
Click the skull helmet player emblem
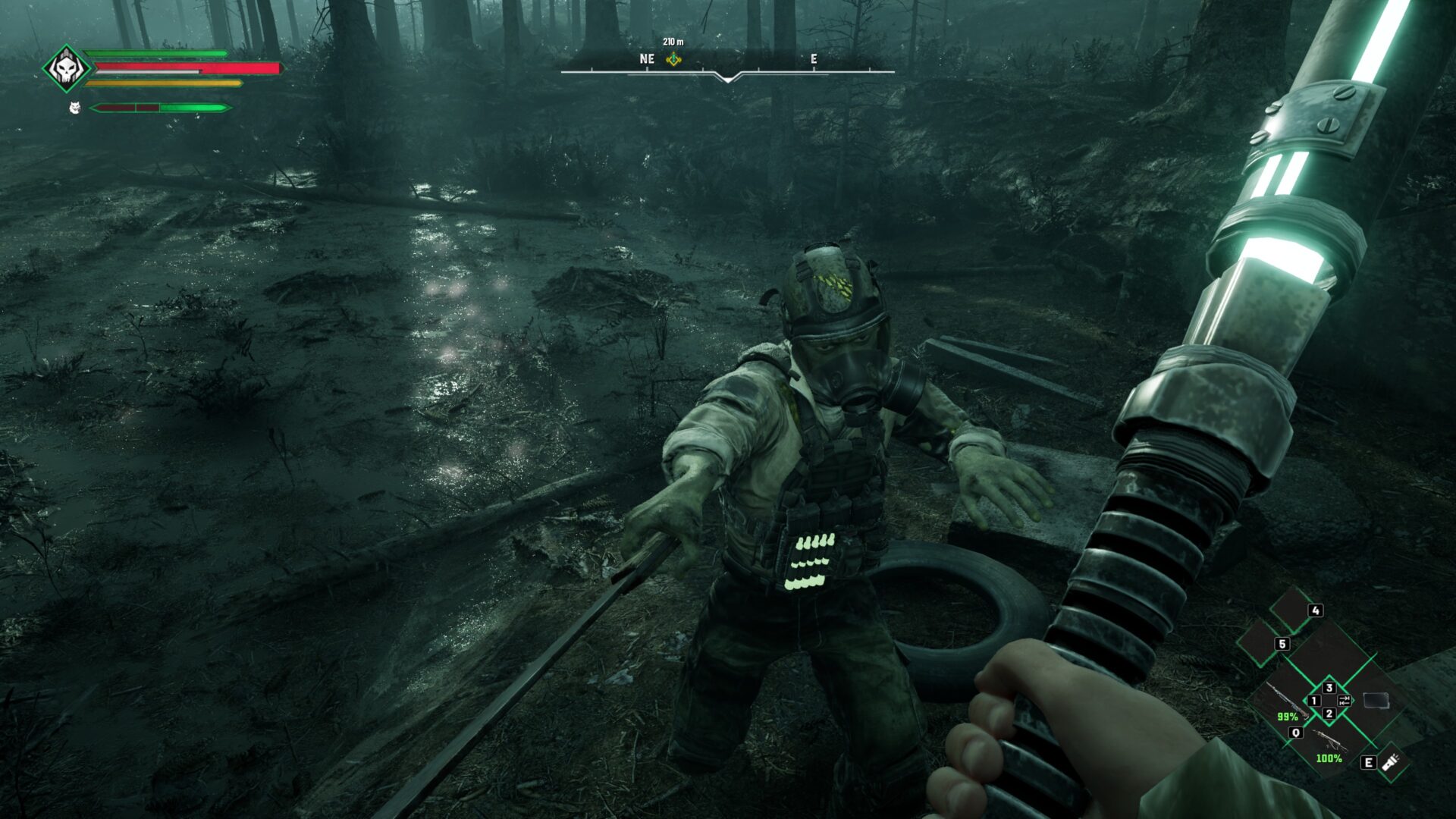pyautogui.click(x=66, y=68)
